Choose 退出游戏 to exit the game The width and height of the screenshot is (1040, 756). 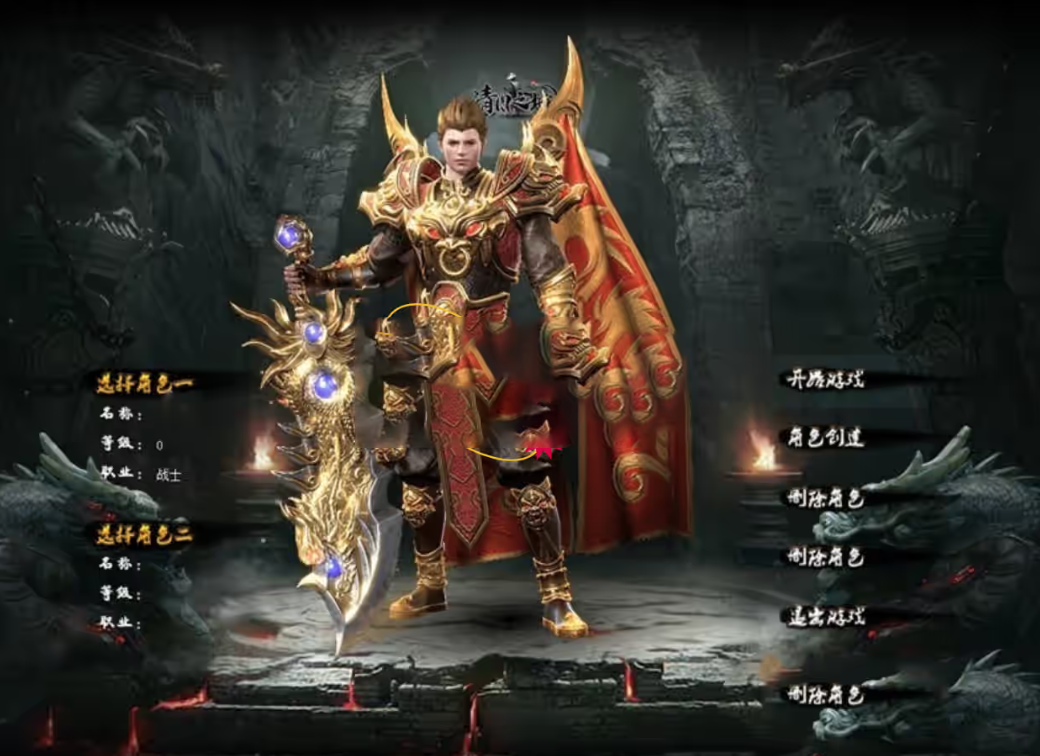click(824, 616)
